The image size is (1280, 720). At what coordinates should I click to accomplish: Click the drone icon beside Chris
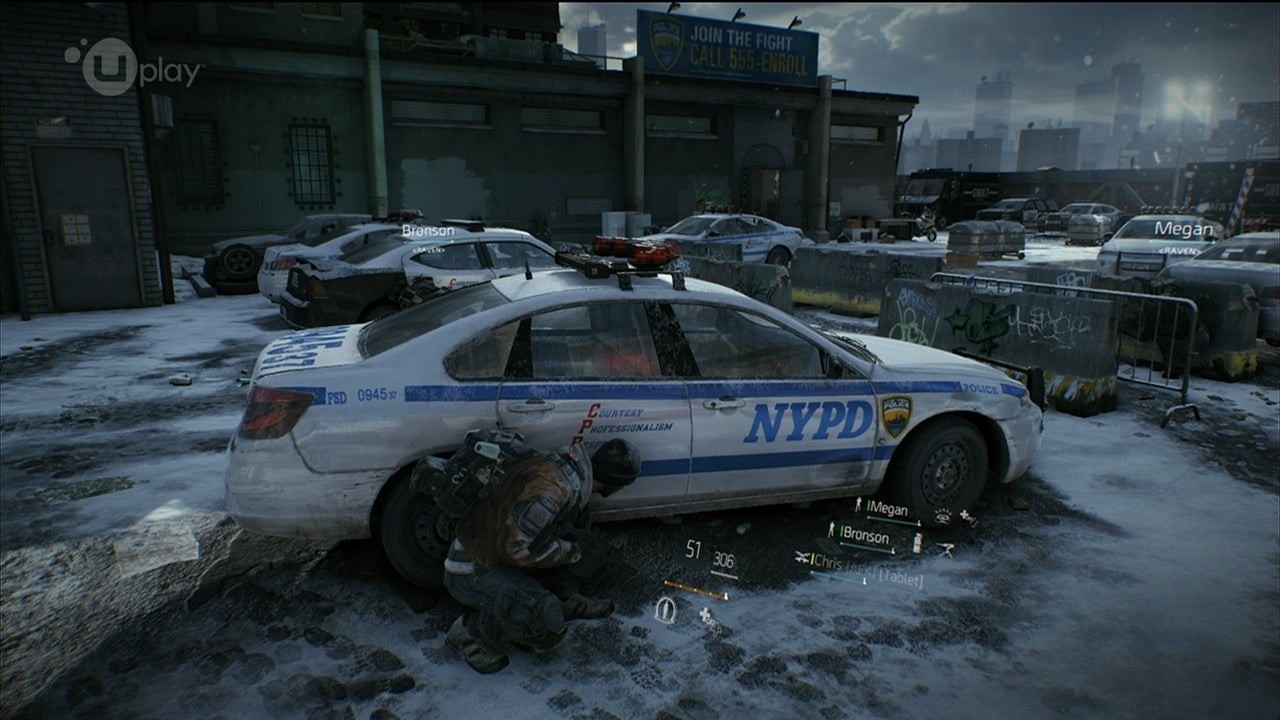803,557
